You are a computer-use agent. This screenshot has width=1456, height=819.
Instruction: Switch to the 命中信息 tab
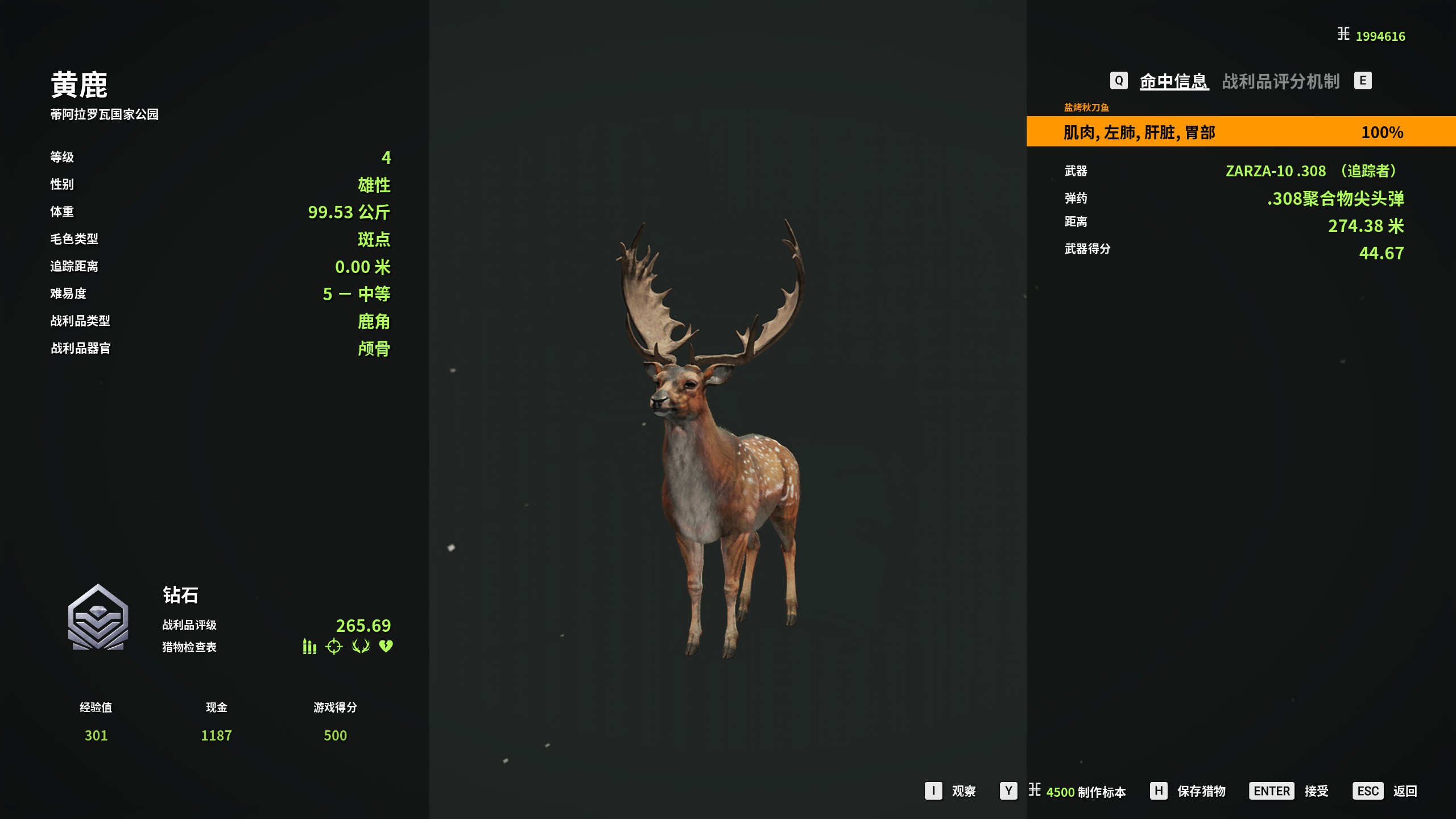tap(1173, 81)
